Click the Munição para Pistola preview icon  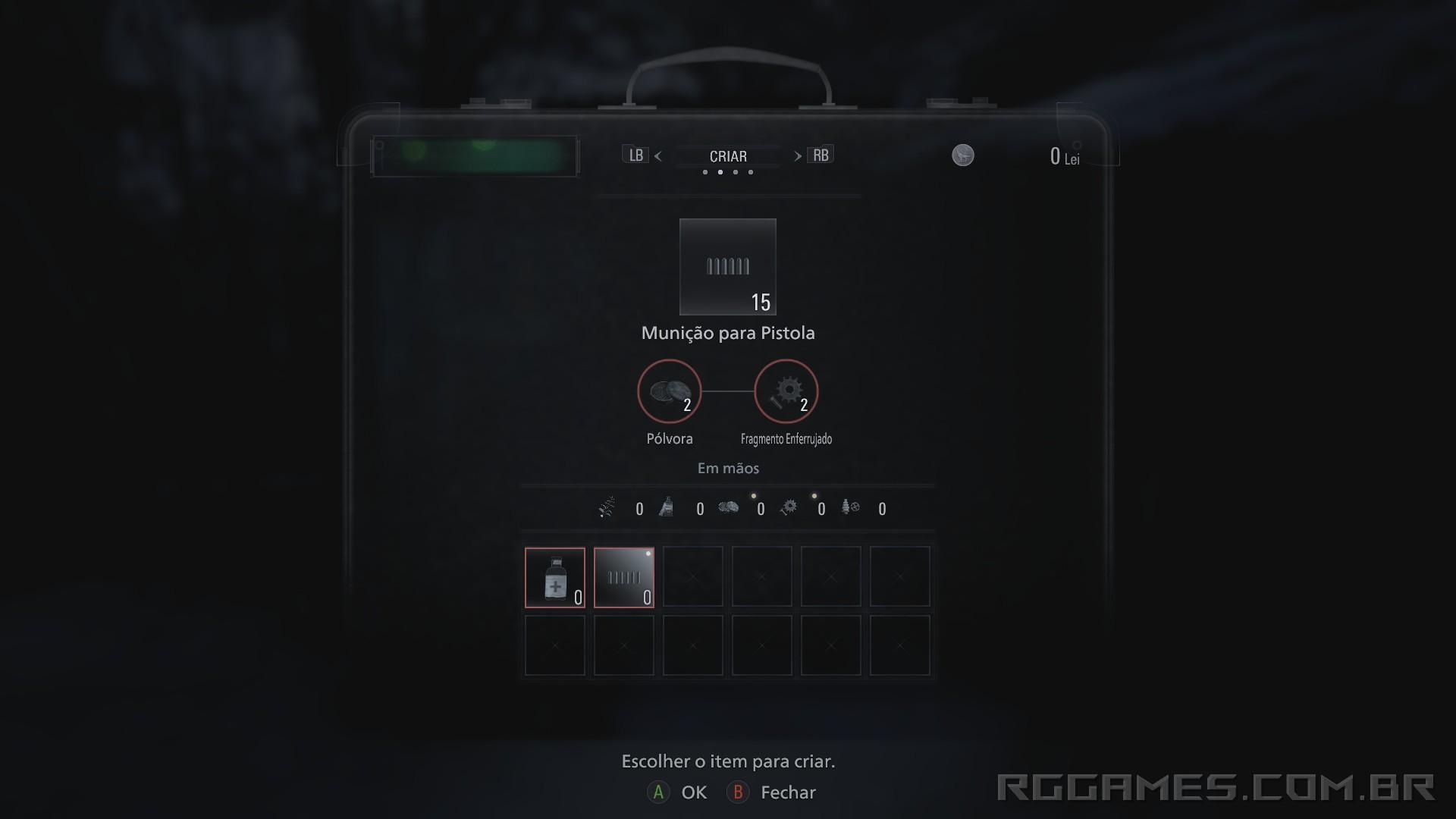tap(727, 267)
